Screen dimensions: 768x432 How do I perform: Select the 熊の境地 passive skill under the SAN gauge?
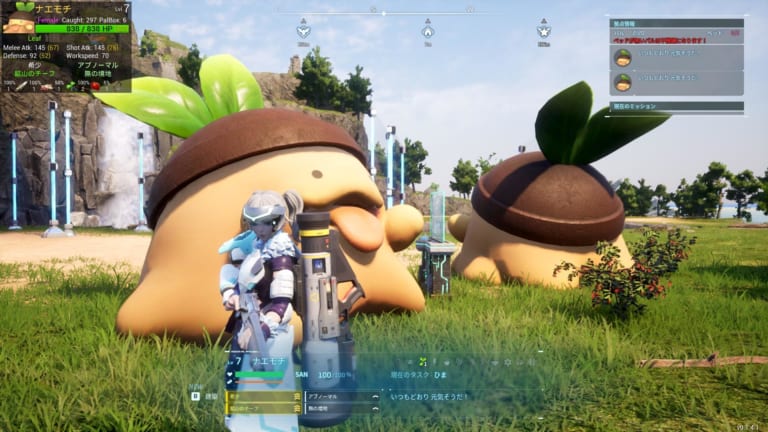coord(341,409)
